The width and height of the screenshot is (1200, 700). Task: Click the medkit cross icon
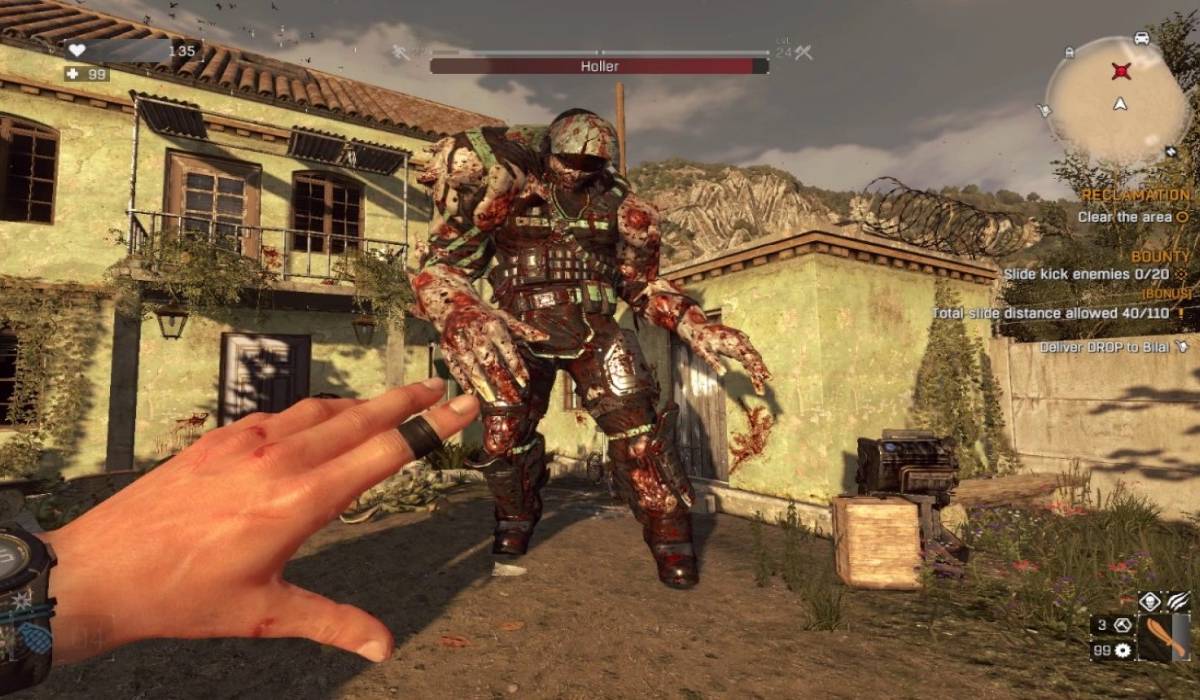(73, 74)
